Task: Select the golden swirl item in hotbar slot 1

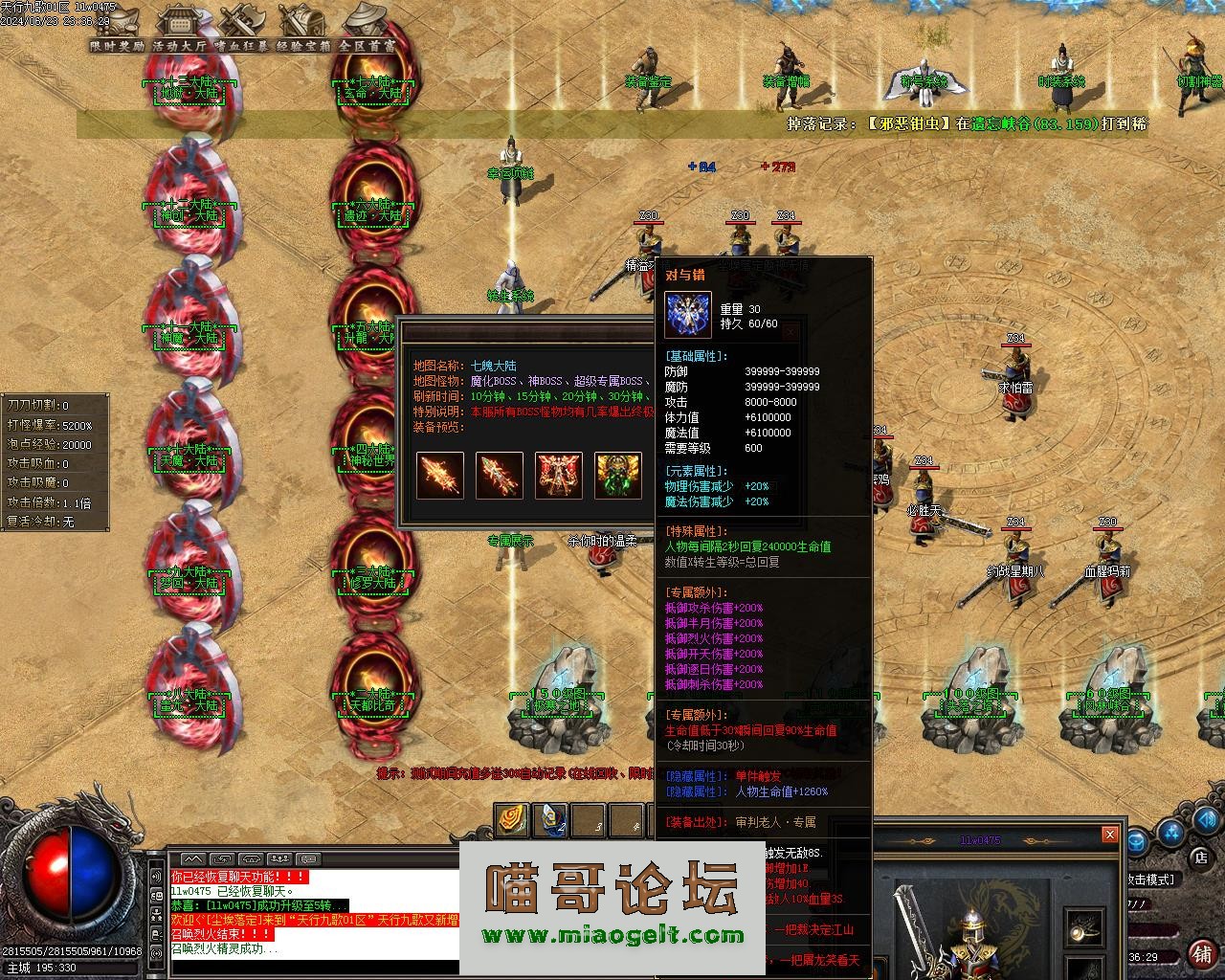Action: point(512,820)
